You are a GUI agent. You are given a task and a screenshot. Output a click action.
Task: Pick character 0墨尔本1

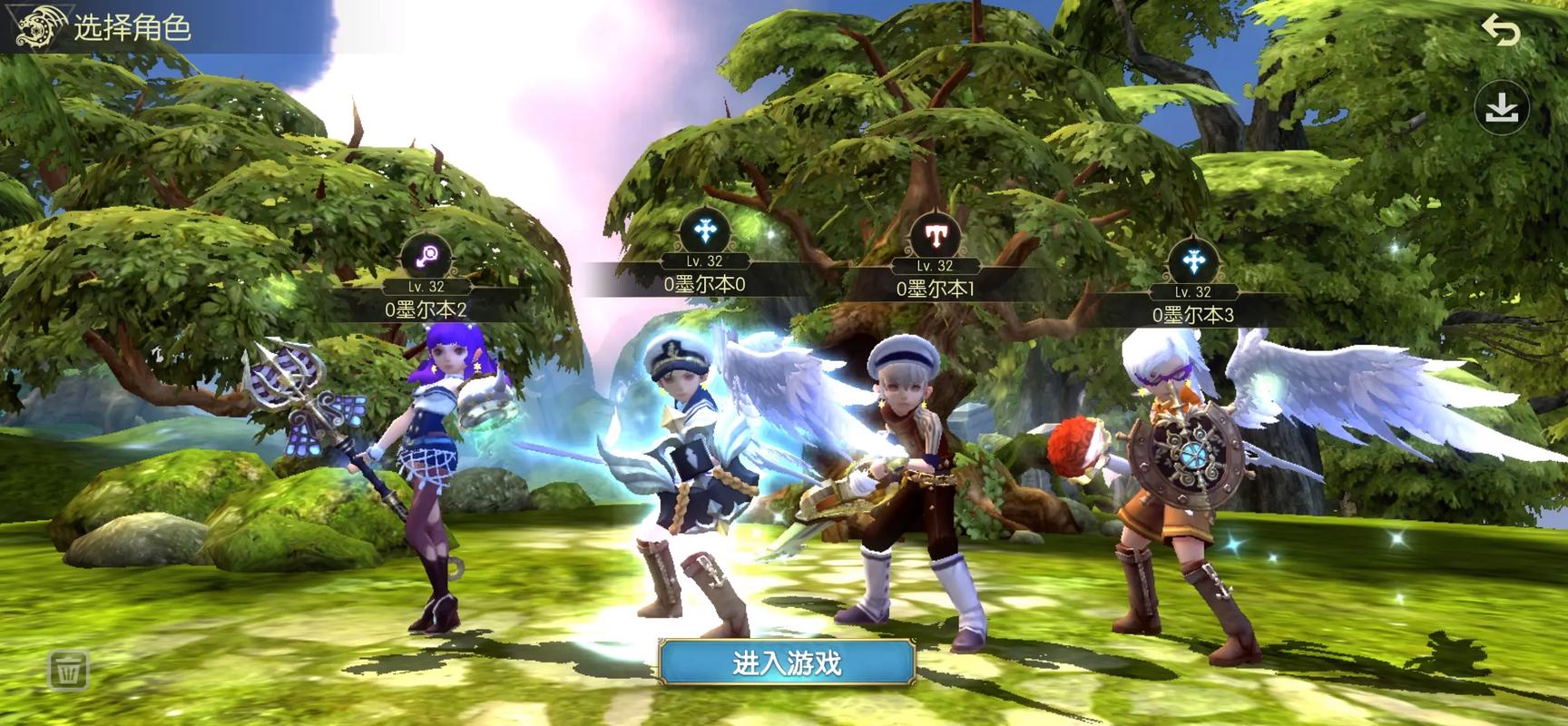(916, 481)
